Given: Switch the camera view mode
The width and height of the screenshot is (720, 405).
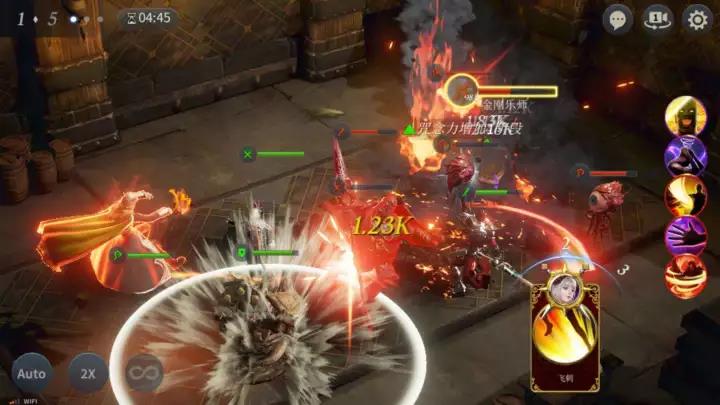Looking at the screenshot, I should pyautogui.click(x=657, y=18).
